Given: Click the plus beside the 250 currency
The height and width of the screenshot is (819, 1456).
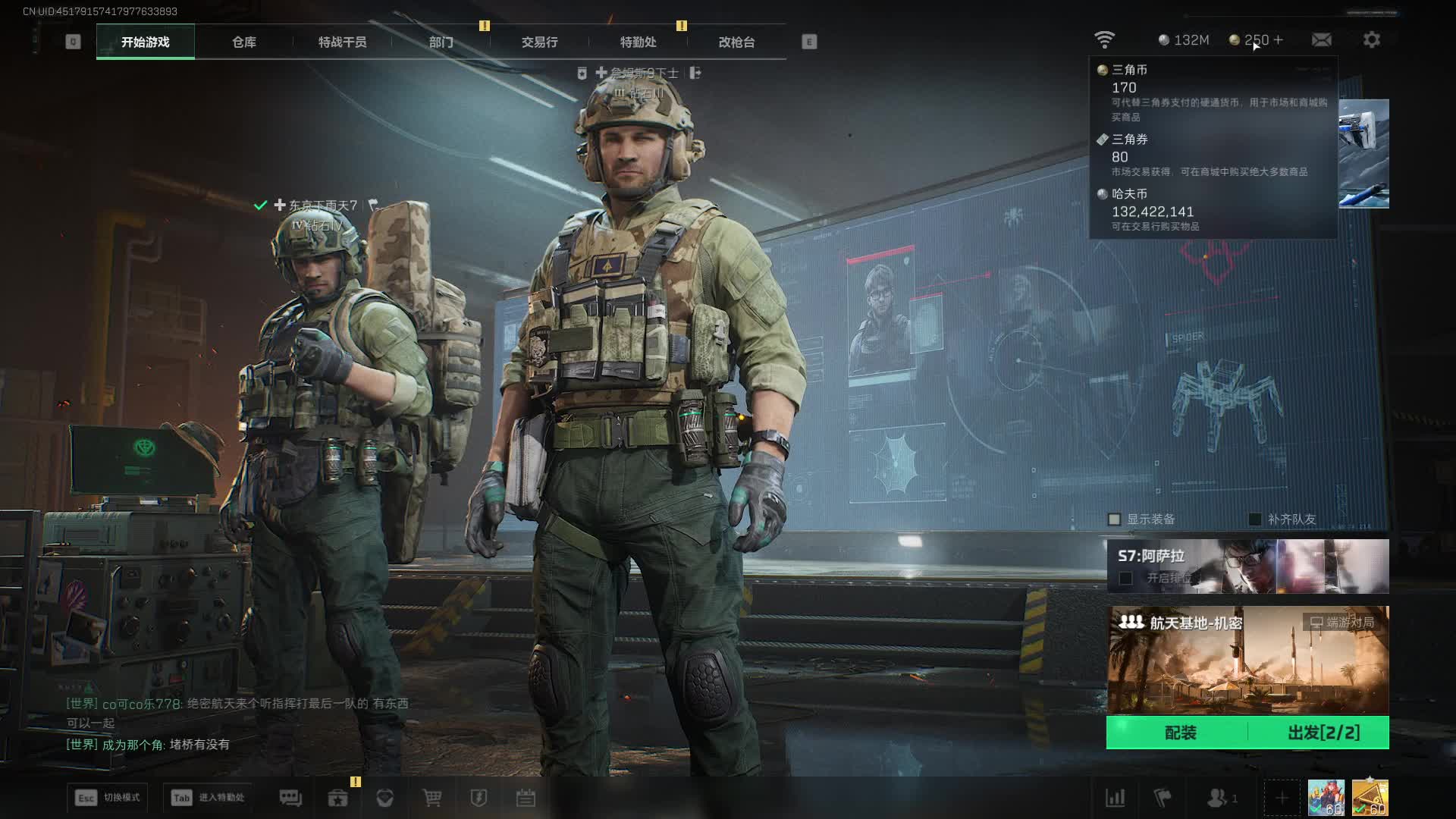Looking at the screenshot, I should (x=1279, y=39).
